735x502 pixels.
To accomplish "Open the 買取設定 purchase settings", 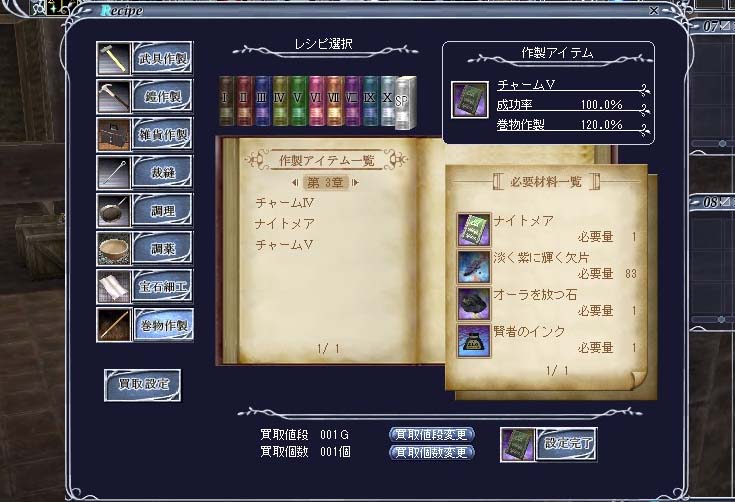I will pyautogui.click(x=142, y=384).
